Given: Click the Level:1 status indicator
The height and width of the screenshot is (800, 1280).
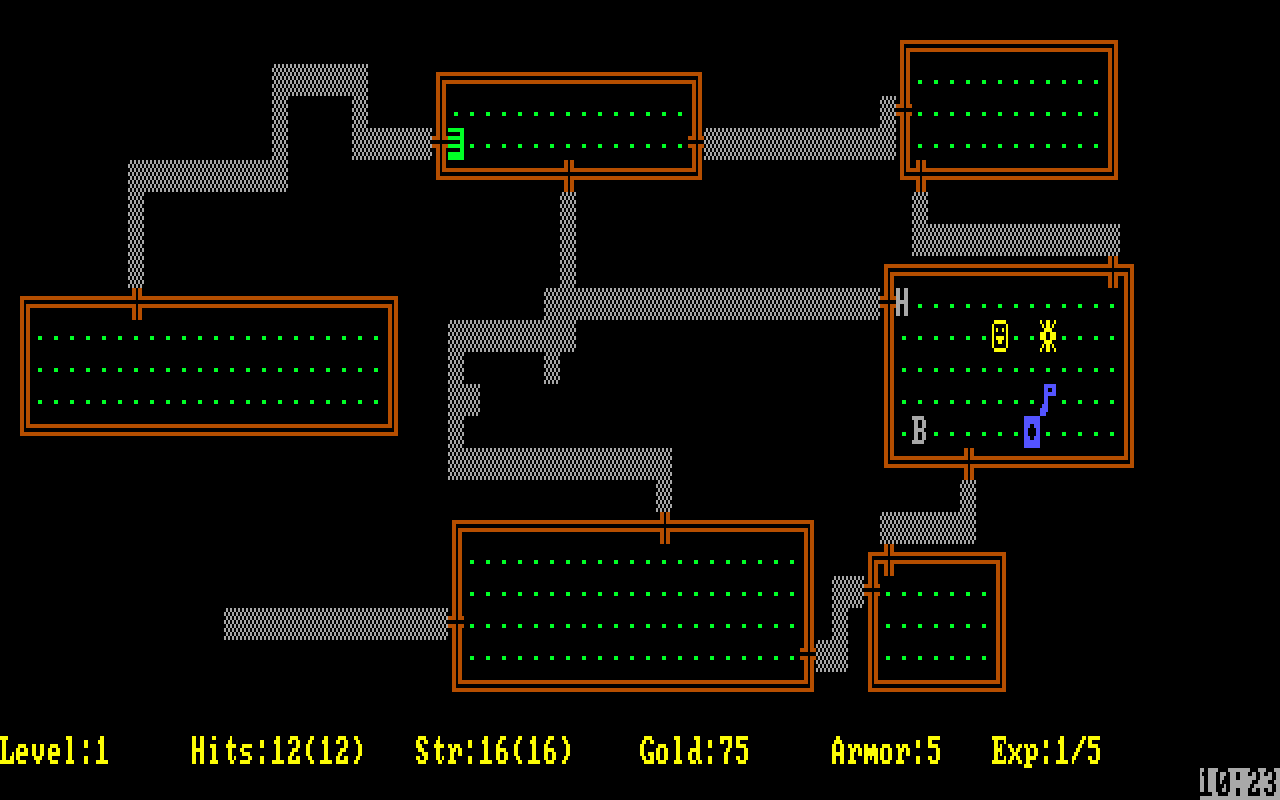Looking at the screenshot, I should pos(55,749).
